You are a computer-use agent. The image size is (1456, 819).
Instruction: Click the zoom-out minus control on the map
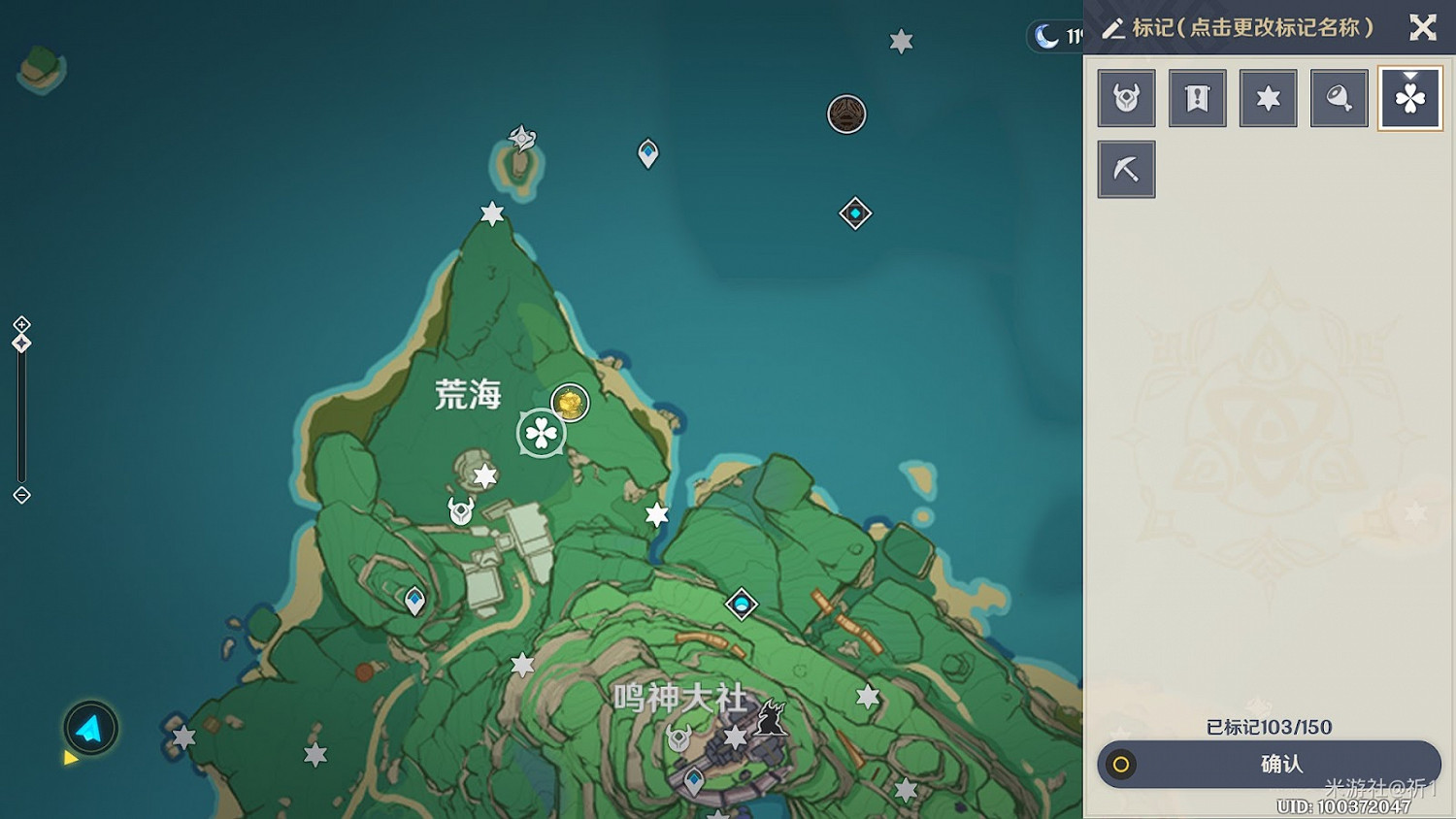21,496
